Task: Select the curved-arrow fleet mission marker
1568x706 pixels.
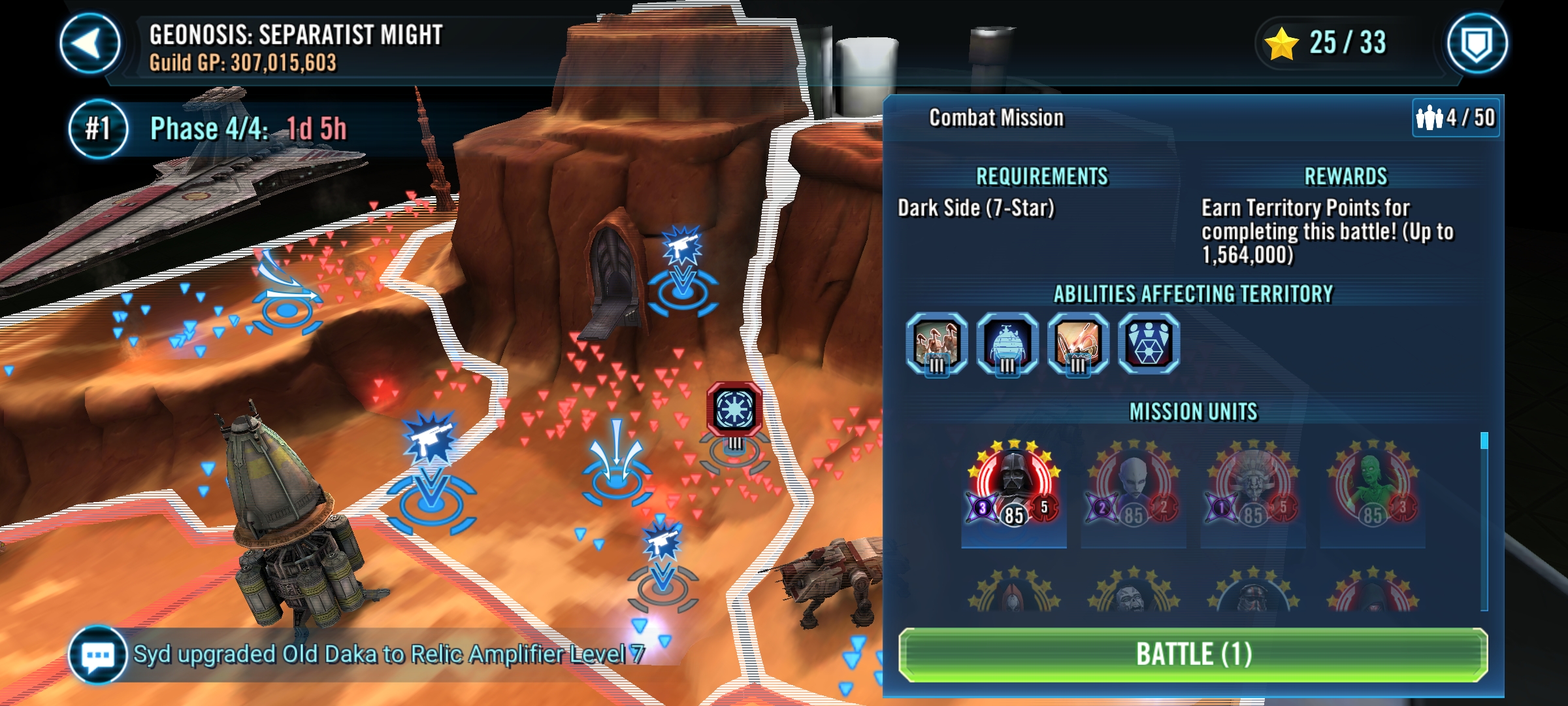Action: [286, 294]
